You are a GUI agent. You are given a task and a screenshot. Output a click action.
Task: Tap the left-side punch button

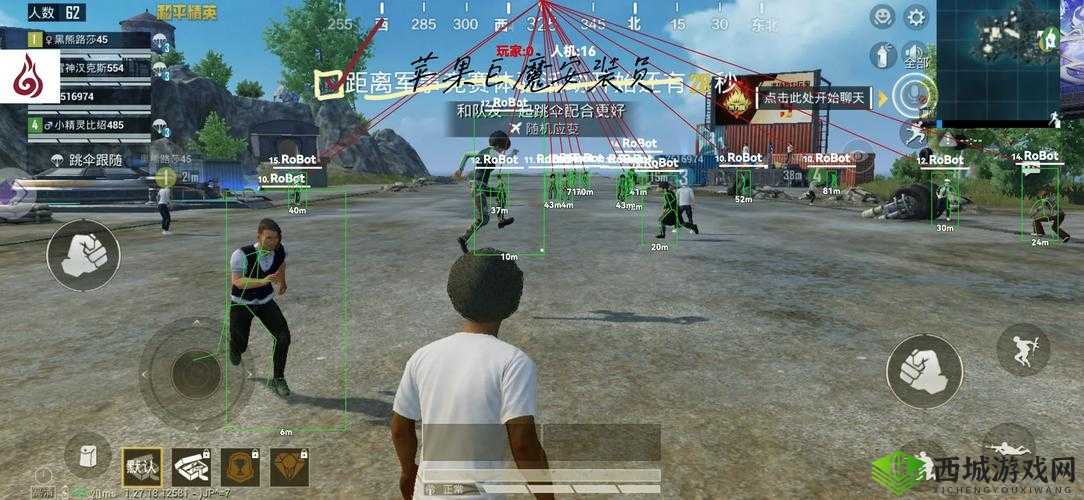pyautogui.click(x=82, y=254)
